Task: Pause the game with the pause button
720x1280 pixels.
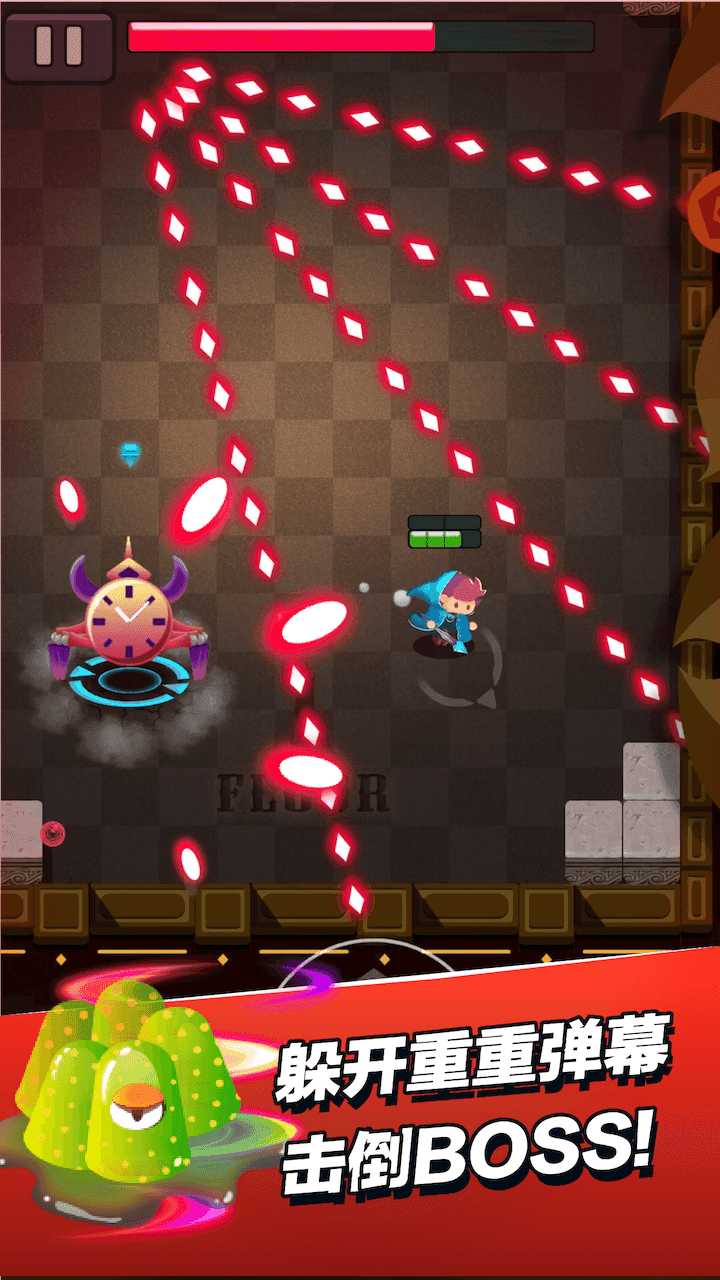Action: (x=58, y=45)
